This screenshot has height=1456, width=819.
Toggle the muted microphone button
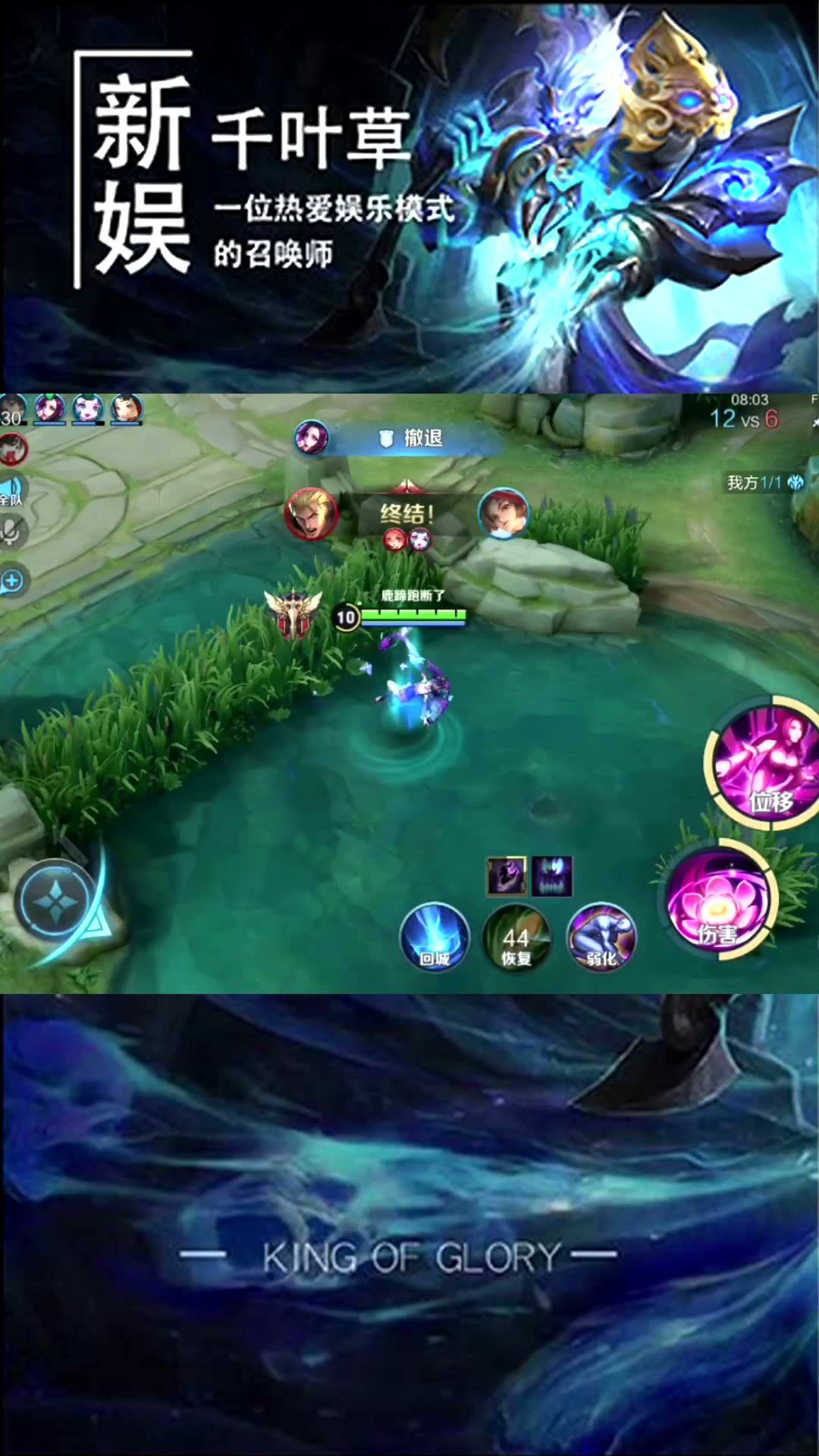point(11,531)
